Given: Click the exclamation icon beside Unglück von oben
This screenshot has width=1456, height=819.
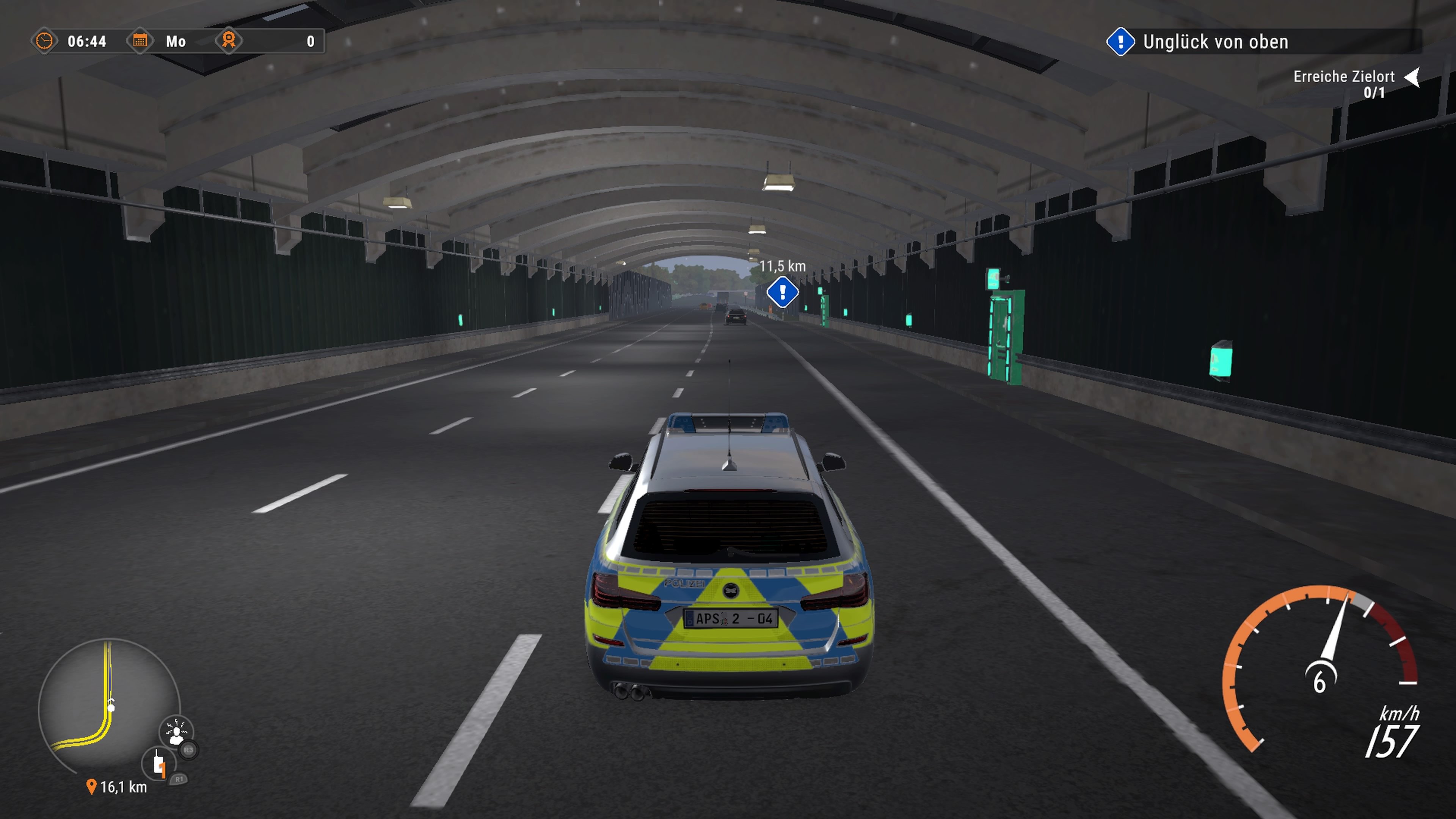Looking at the screenshot, I should pyautogui.click(x=1122, y=42).
